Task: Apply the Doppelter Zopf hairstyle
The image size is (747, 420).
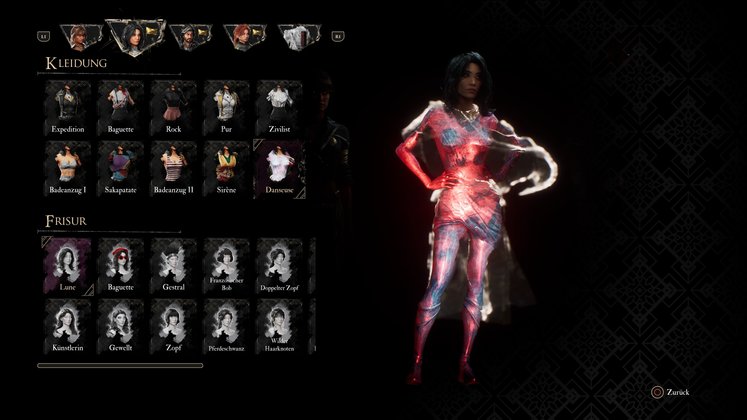Action: (x=279, y=266)
